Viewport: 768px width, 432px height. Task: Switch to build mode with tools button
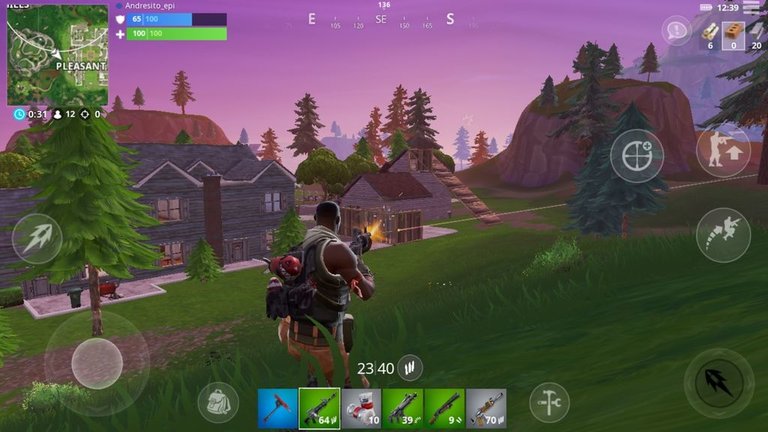click(x=549, y=401)
